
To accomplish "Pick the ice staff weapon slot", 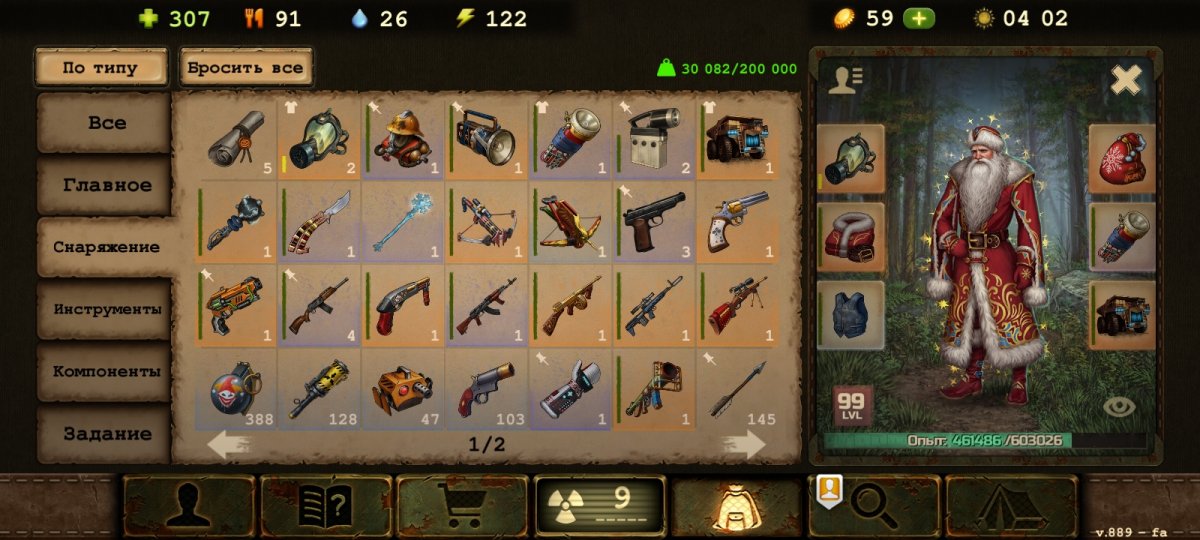I will [403, 220].
